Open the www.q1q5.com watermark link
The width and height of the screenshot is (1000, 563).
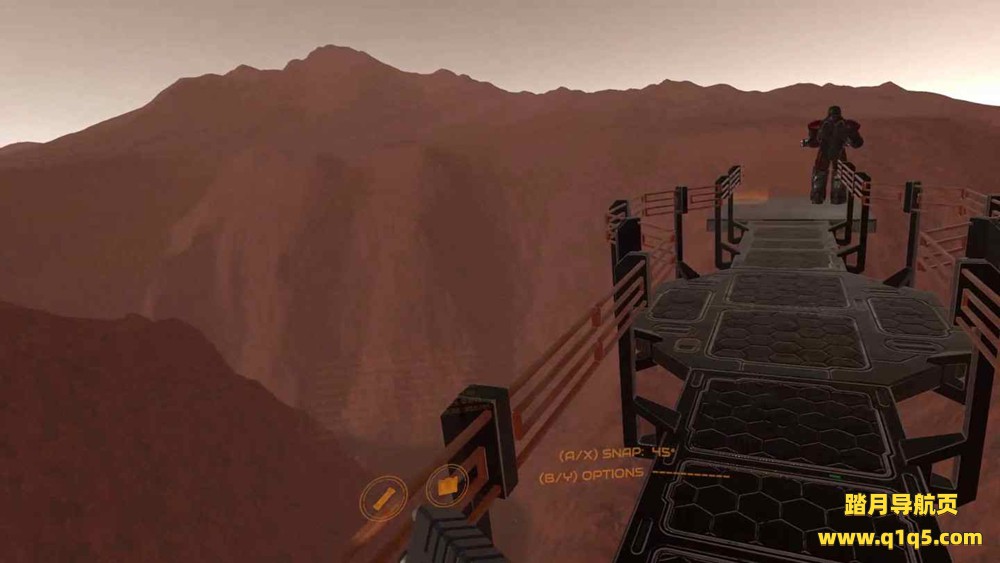(899, 538)
